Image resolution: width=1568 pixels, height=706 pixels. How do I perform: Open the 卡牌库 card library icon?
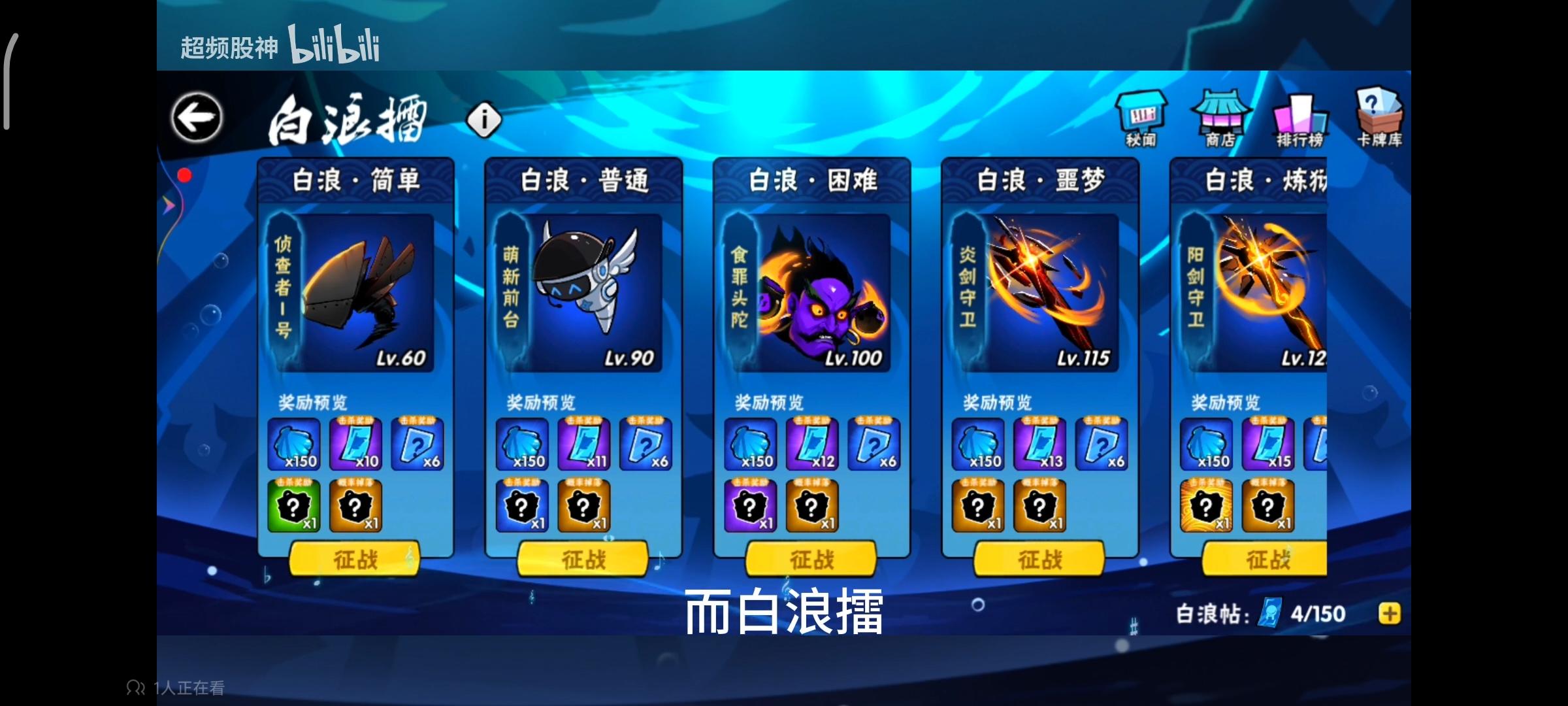click(x=1379, y=118)
